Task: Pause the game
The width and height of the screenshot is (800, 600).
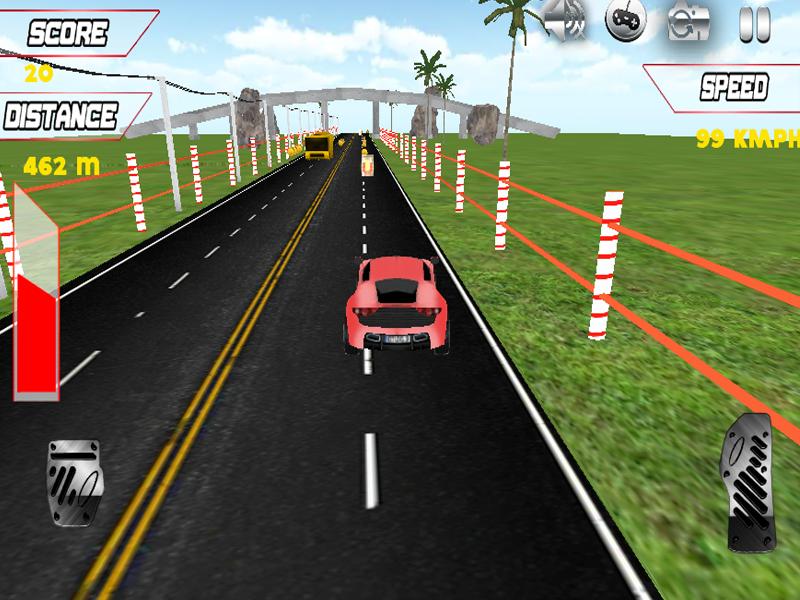Action: 754,22
